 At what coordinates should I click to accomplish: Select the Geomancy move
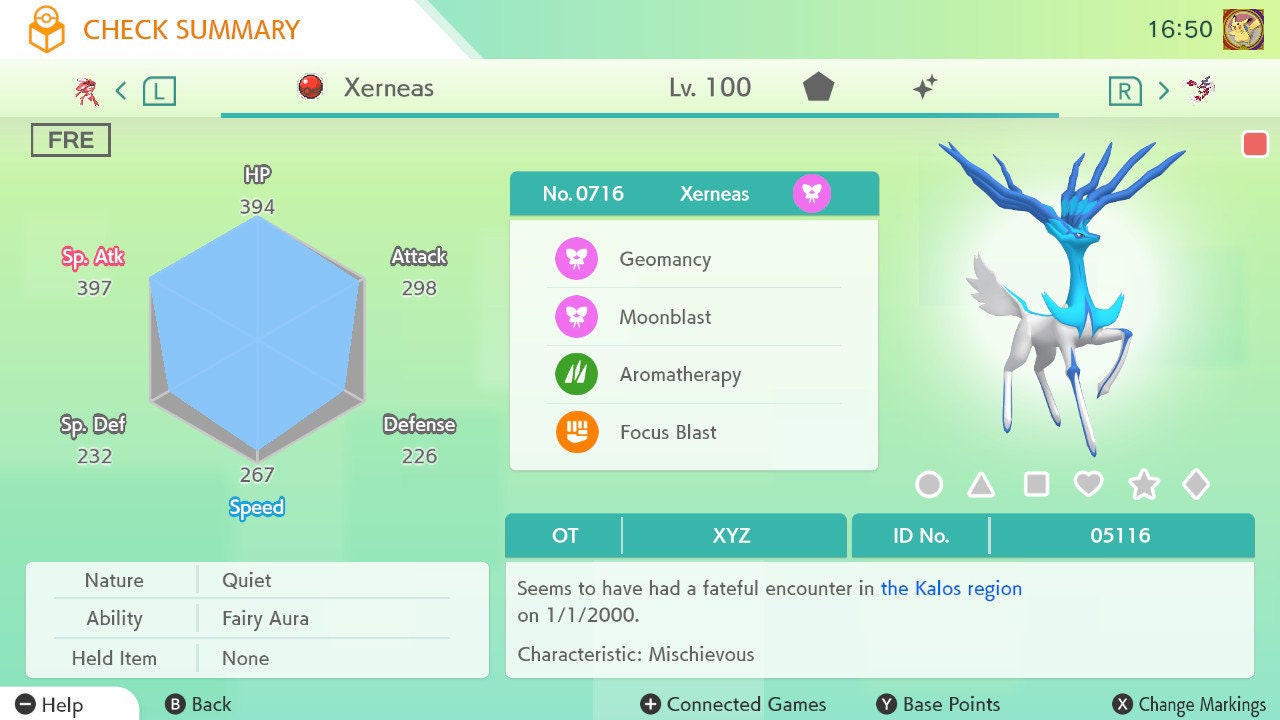click(665, 260)
